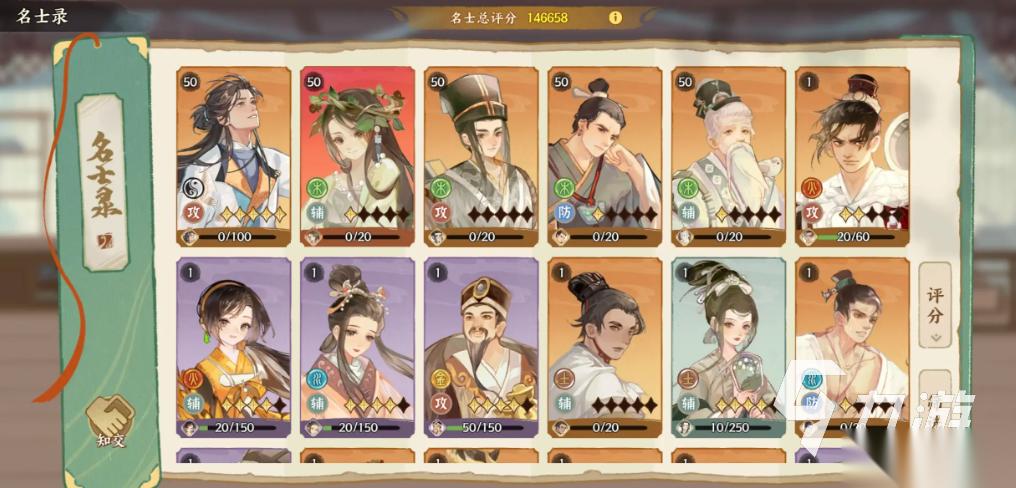Viewport: 1016px width, 488px height.
Task: Select the bare-chested man card
Action: pos(851,345)
